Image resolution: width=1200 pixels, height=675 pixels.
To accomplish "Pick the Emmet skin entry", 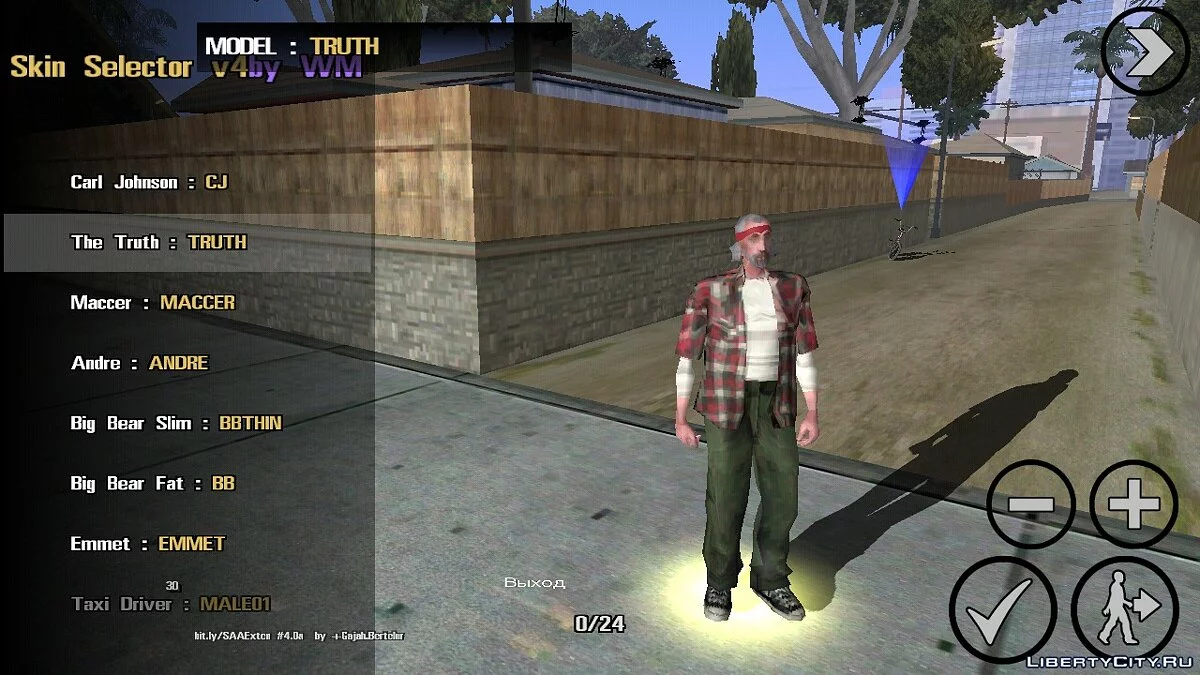I will pyautogui.click(x=148, y=544).
